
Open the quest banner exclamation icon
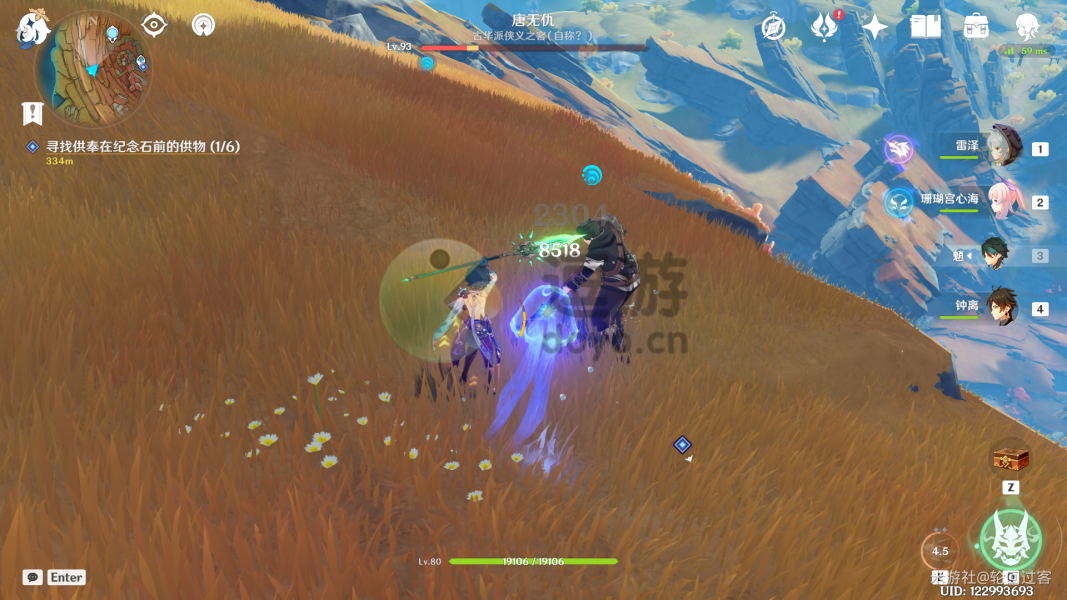pyautogui.click(x=32, y=113)
